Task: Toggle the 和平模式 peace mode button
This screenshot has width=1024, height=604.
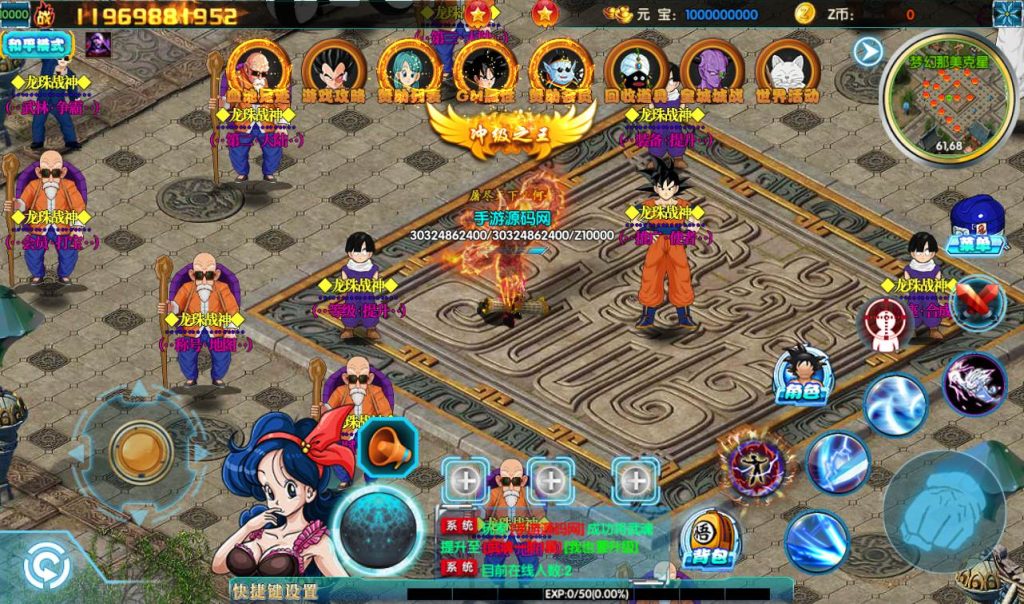Action: 37,44
